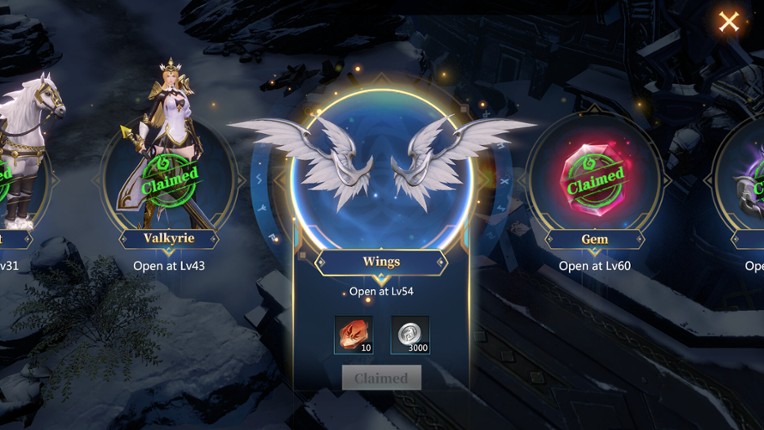Inspect the red ore reward item

353,334
